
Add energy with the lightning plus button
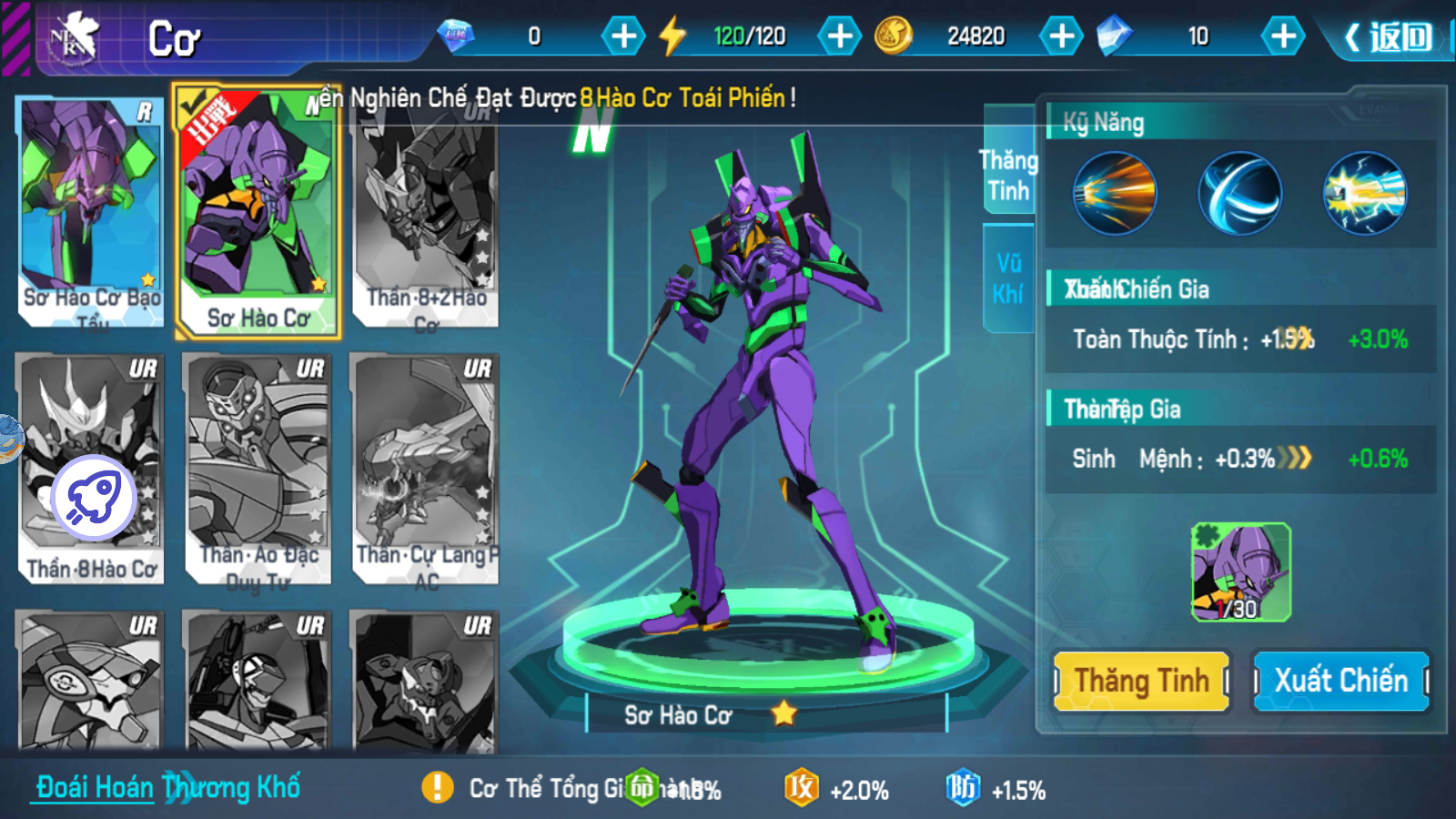839,36
